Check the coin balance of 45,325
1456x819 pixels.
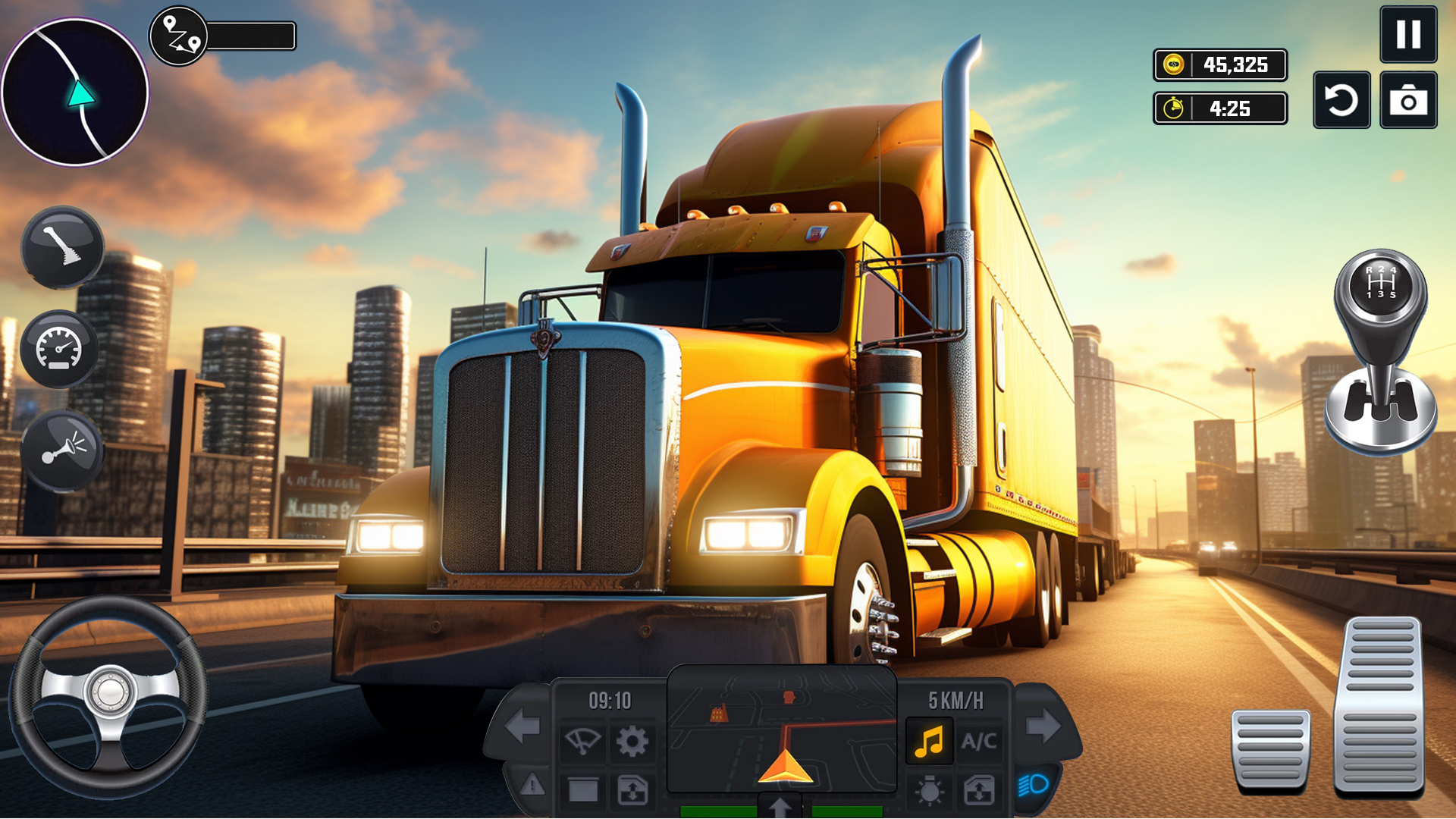click(1219, 66)
